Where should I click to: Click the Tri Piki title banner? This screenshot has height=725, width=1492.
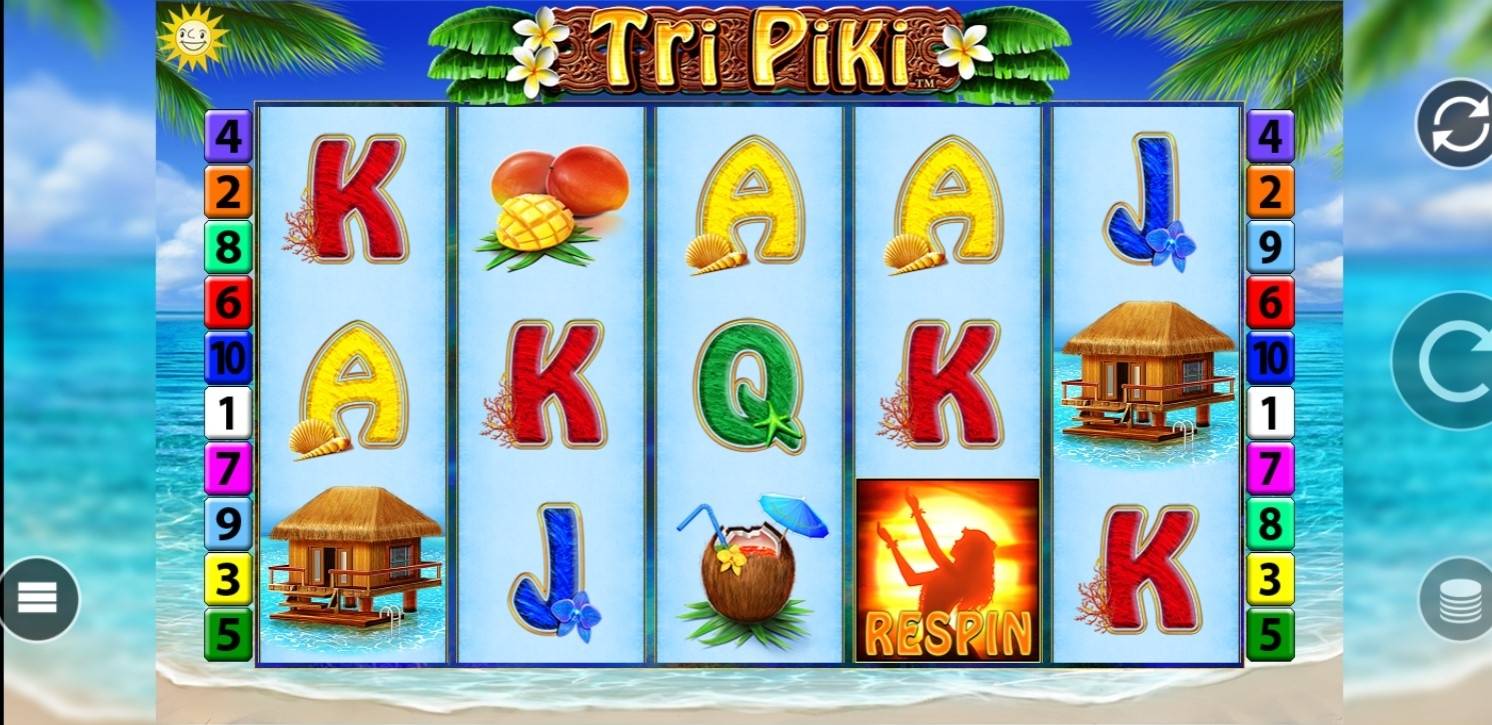tap(746, 48)
